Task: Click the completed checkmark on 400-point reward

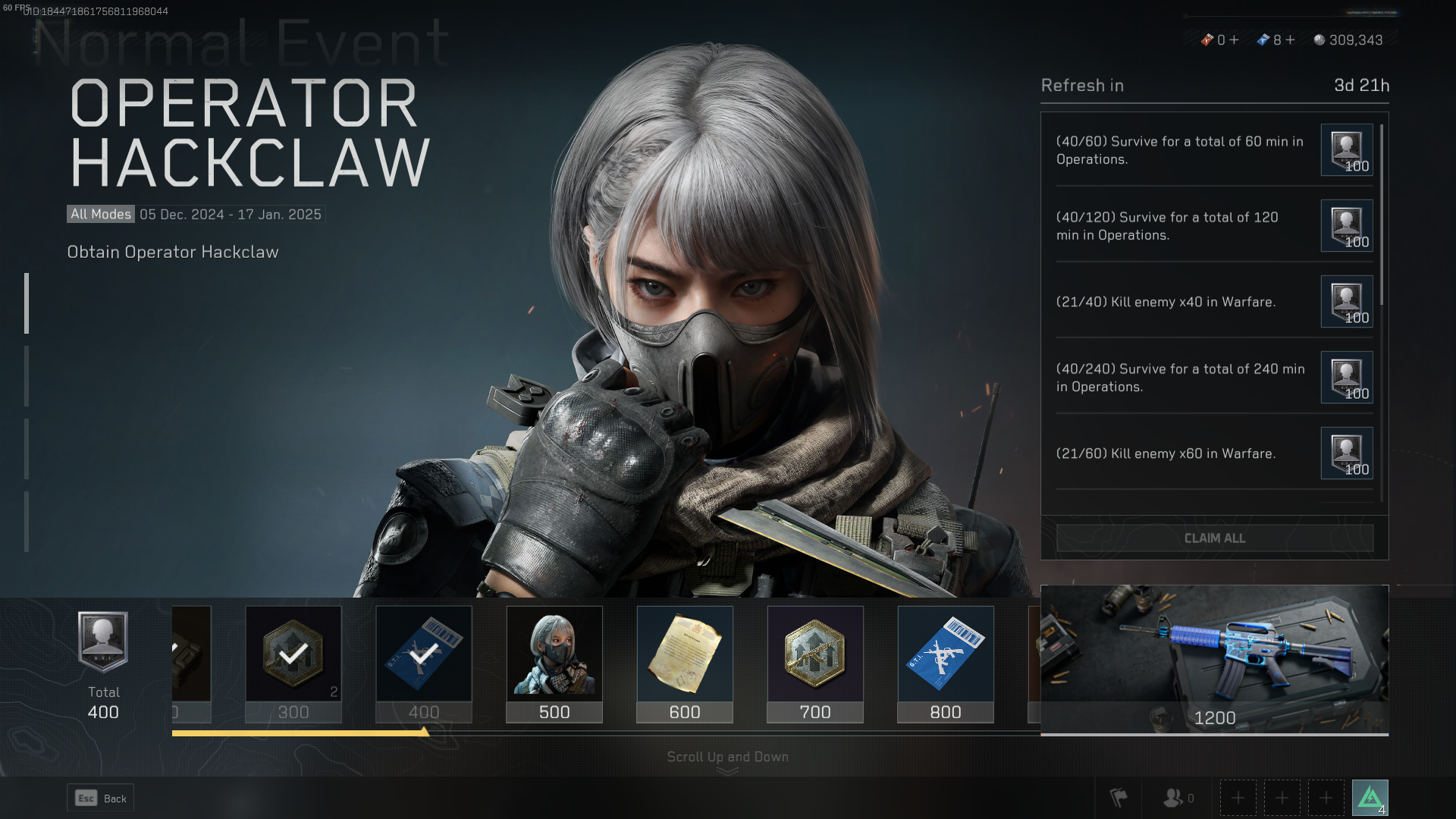Action: coord(423,654)
